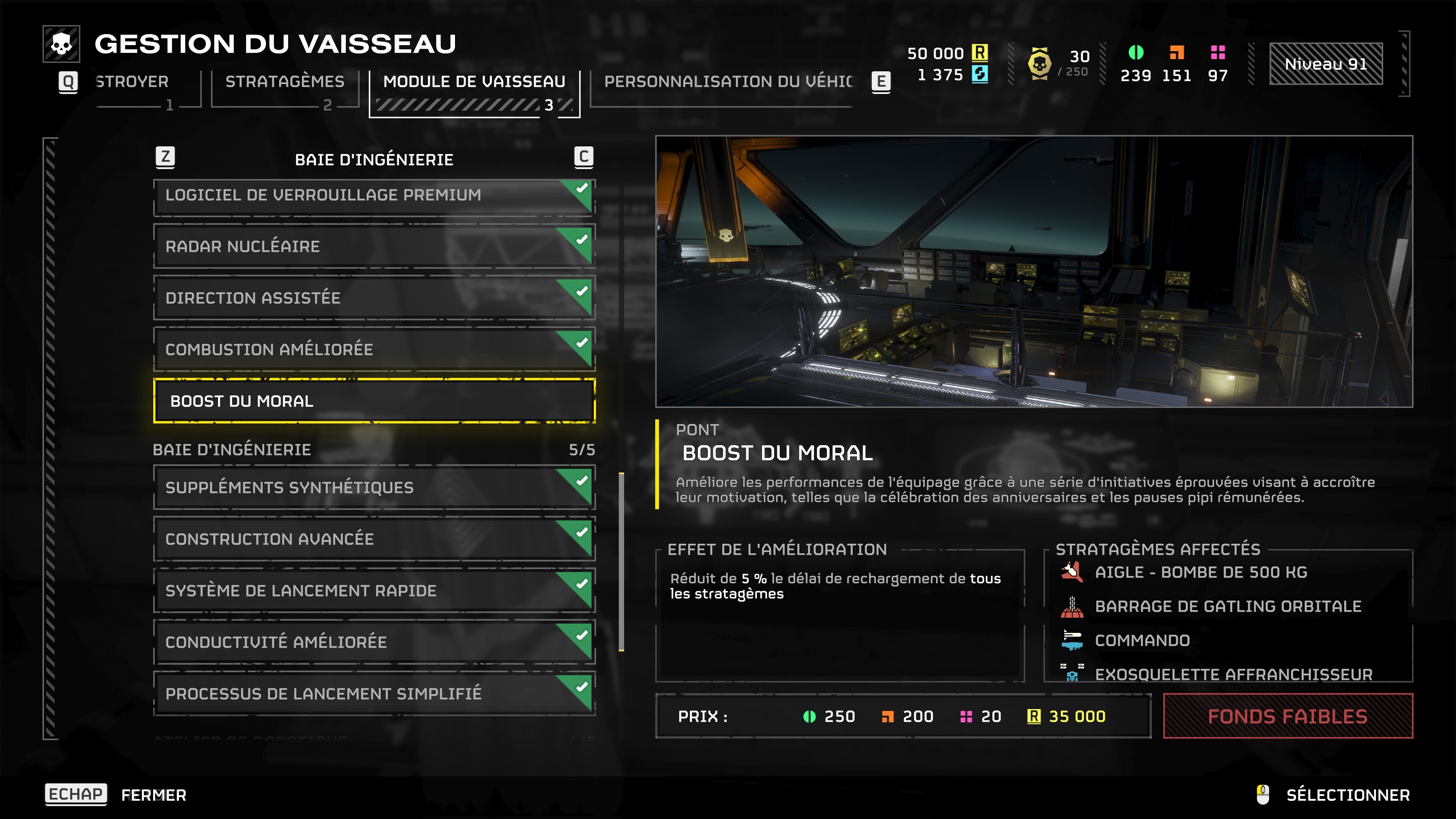Image resolution: width=1456 pixels, height=819 pixels.
Task: Select Construction Avancée module
Action: click(x=373, y=539)
